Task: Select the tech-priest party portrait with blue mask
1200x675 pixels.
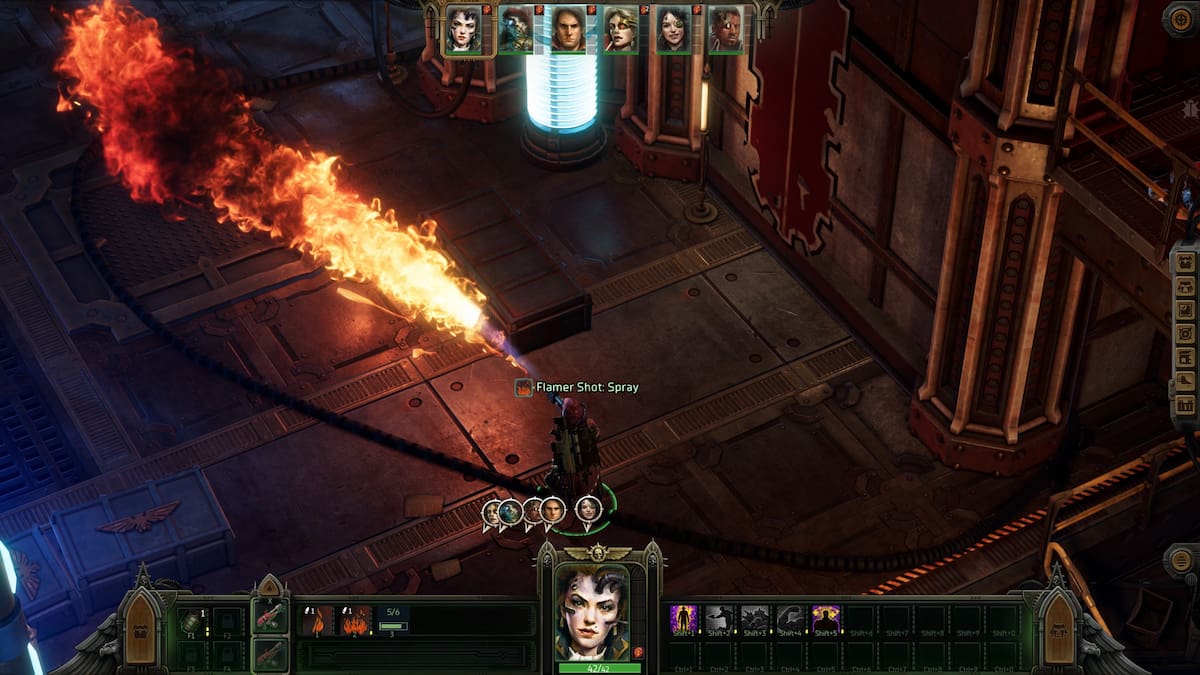Action: click(516, 29)
